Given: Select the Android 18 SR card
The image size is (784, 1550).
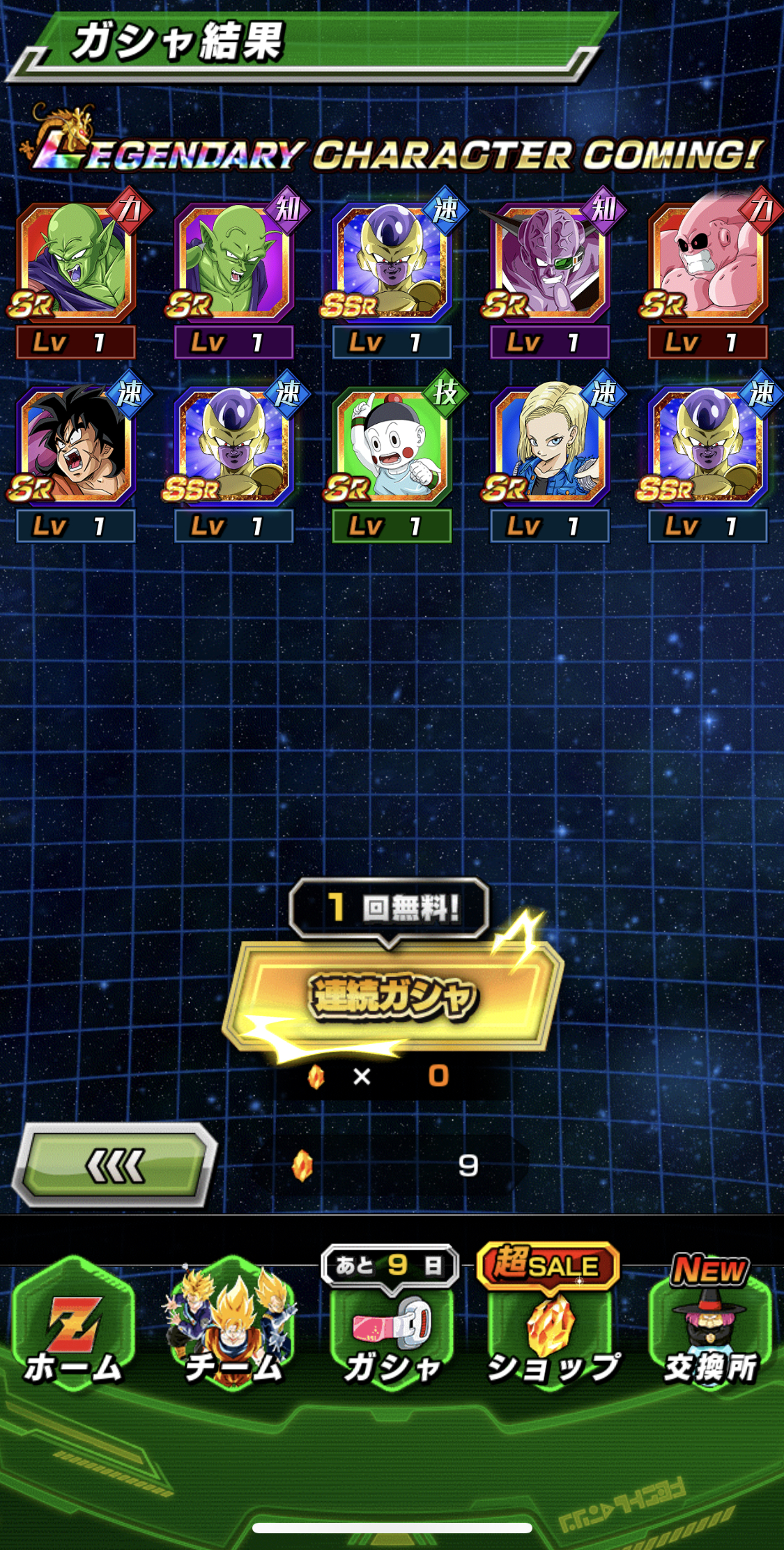Looking at the screenshot, I should (x=550, y=447).
